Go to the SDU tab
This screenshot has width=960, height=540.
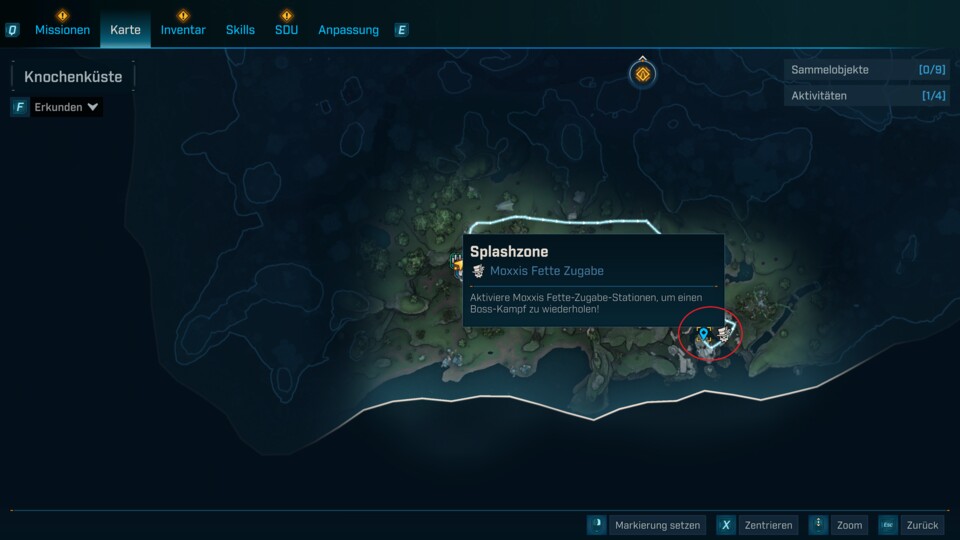286,30
